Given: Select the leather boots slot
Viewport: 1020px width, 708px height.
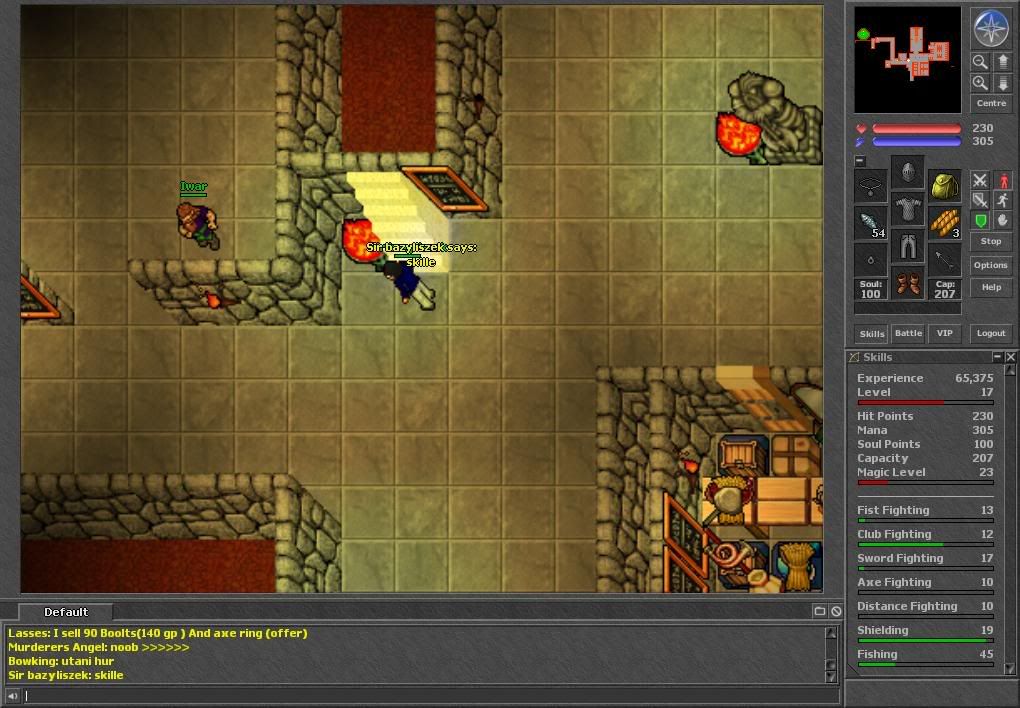Looking at the screenshot, I should click(907, 283).
